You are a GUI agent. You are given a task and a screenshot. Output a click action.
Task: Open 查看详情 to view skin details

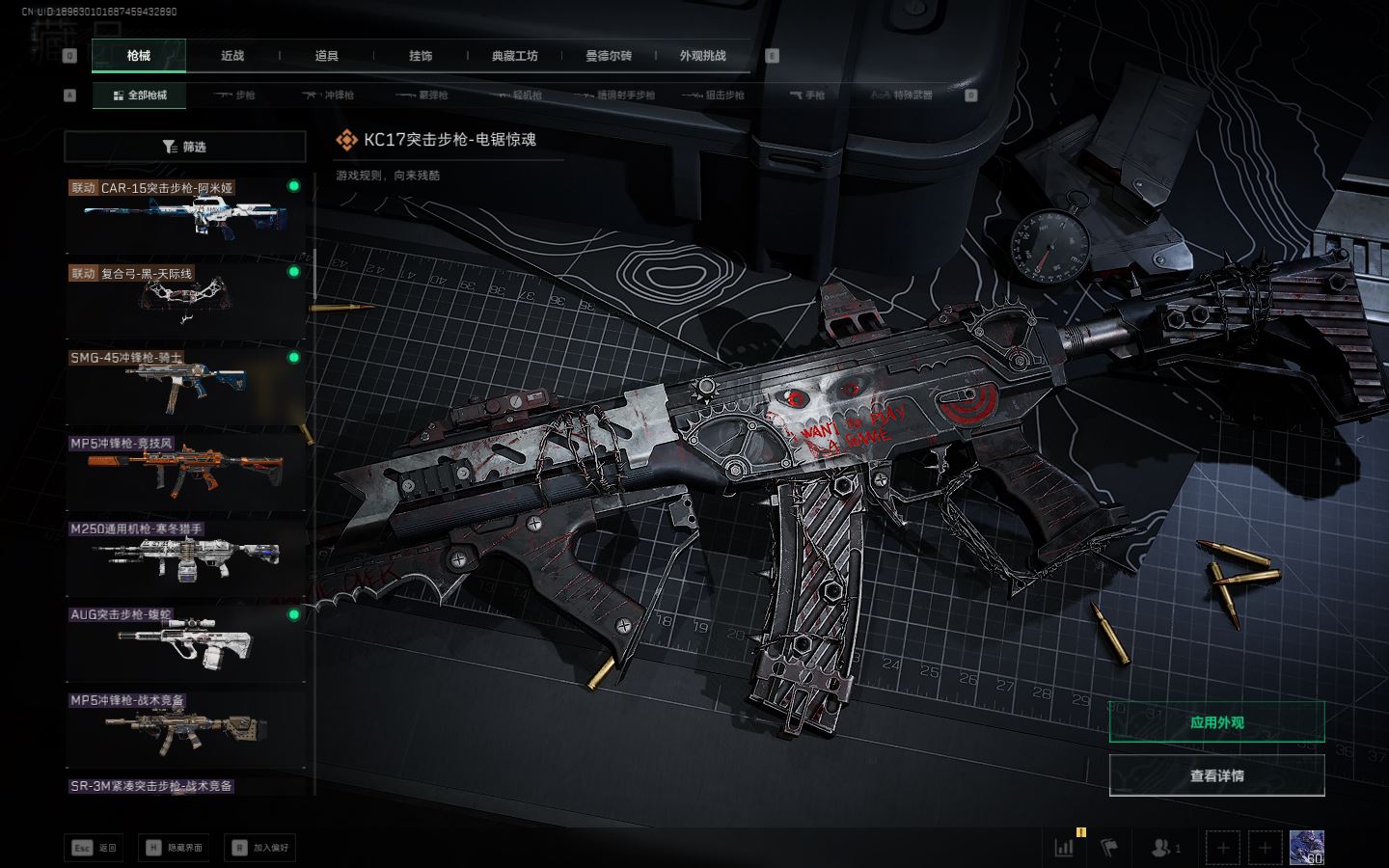(x=1216, y=775)
